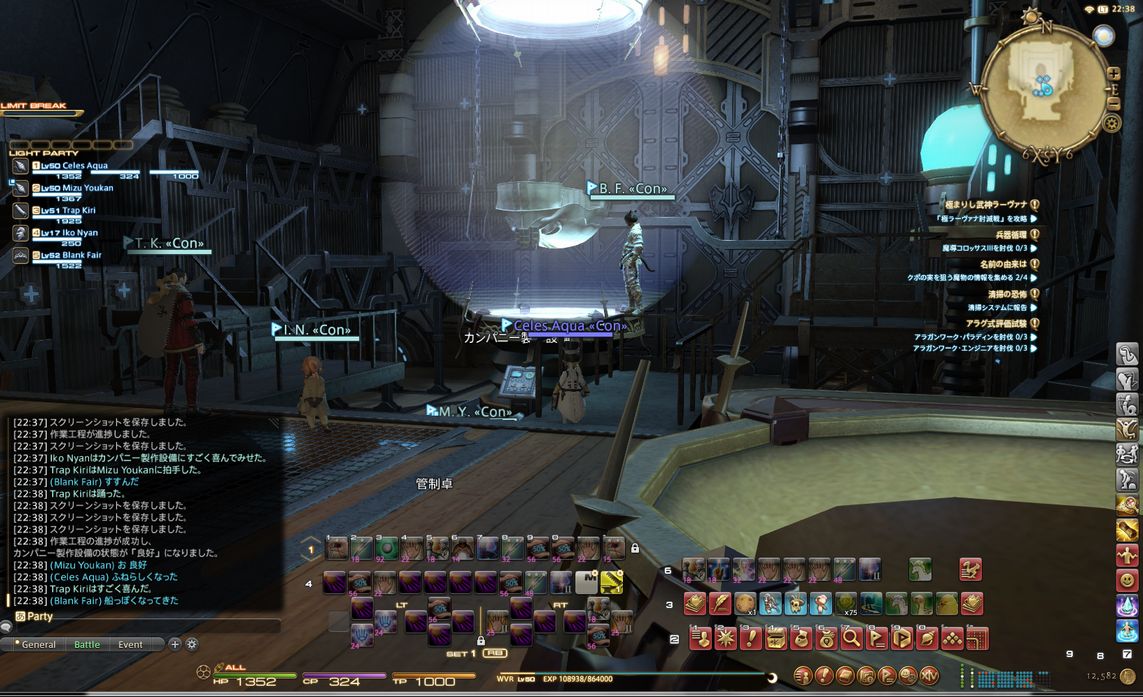The image size is (1143, 697).
Task: Zoom out the minimap
Action: 1114,103
